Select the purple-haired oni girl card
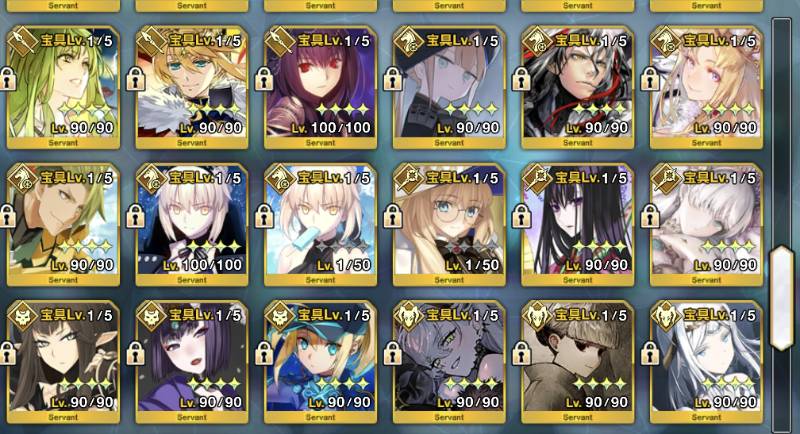This screenshot has height=434, width=800. pos(191,360)
